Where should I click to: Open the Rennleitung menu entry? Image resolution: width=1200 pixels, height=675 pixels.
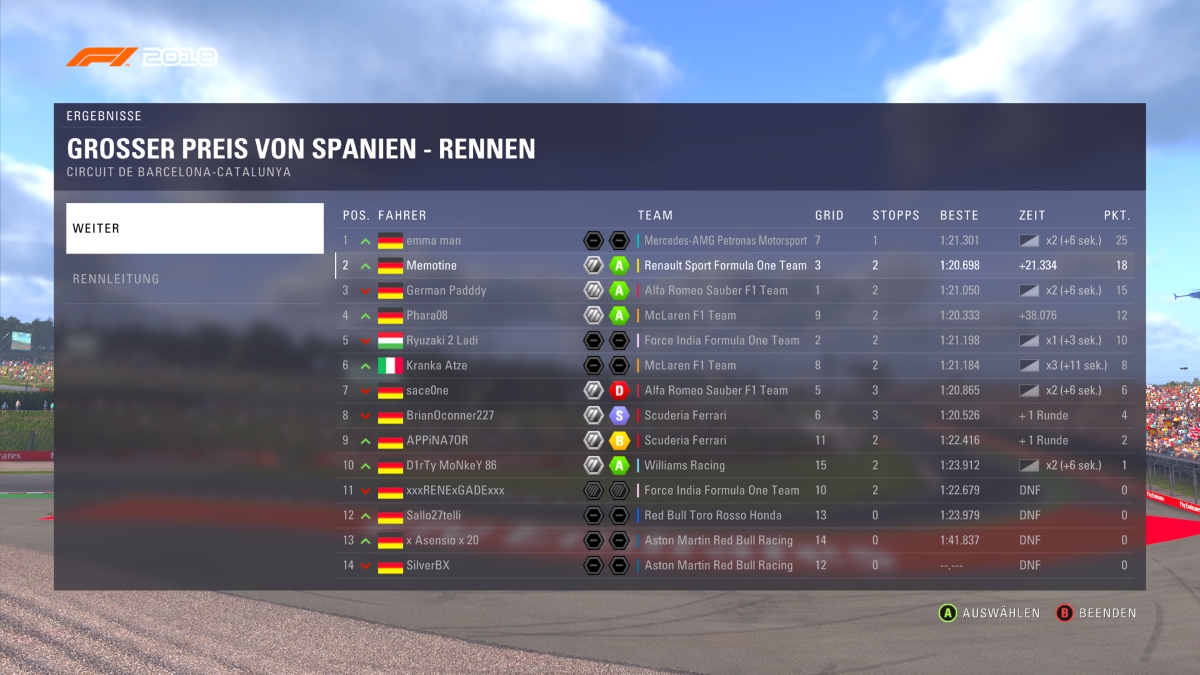point(195,279)
